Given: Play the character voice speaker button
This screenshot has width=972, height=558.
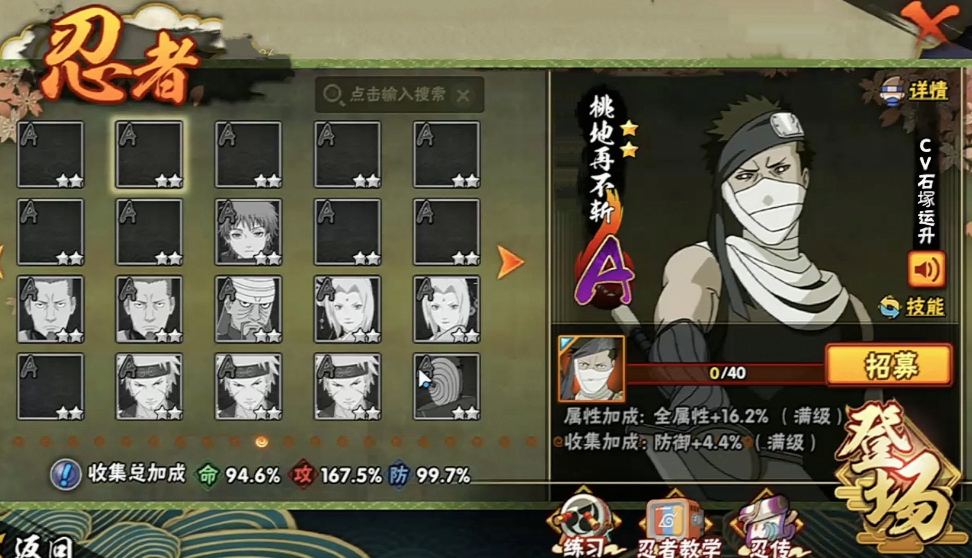Looking at the screenshot, I should point(926,269).
